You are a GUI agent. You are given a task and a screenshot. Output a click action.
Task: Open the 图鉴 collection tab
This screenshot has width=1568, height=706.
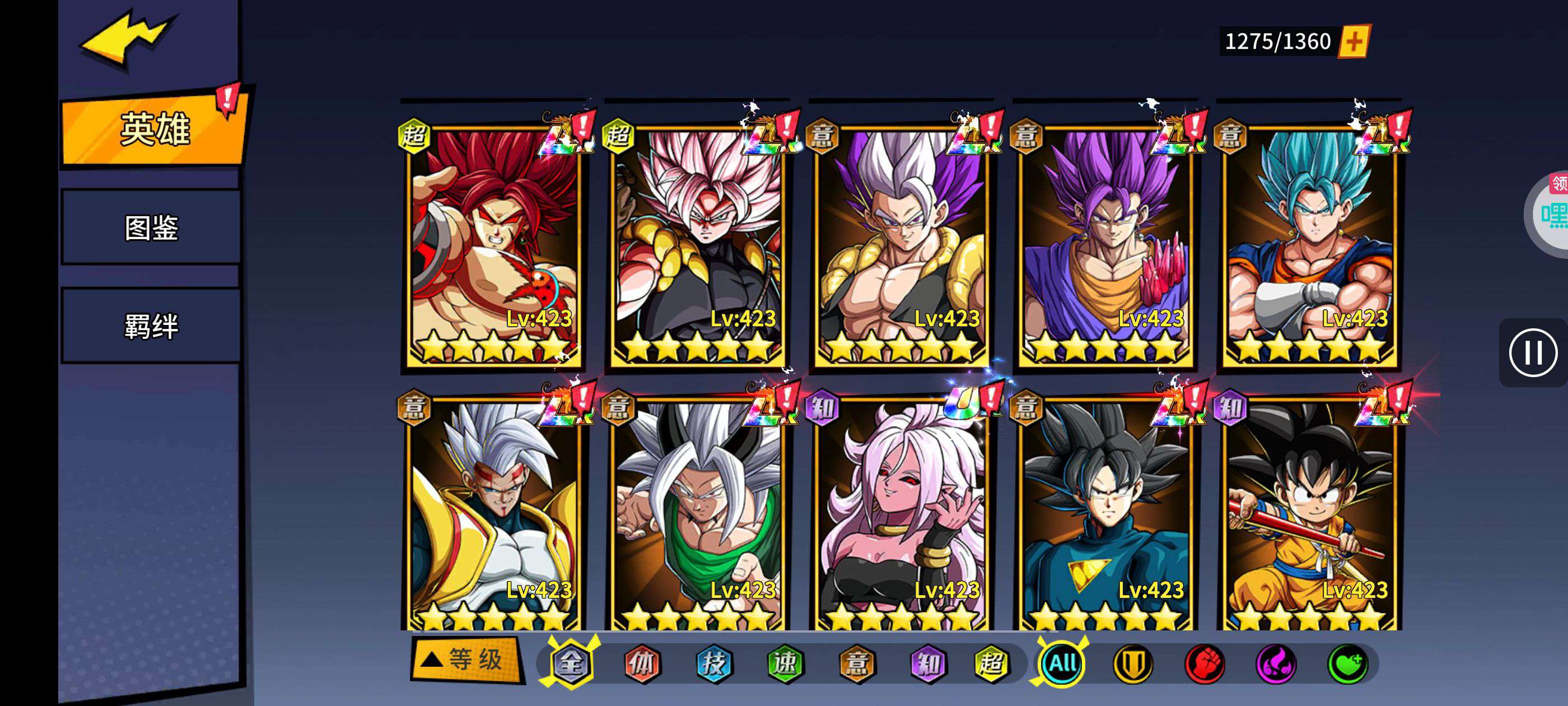pos(151,228)
